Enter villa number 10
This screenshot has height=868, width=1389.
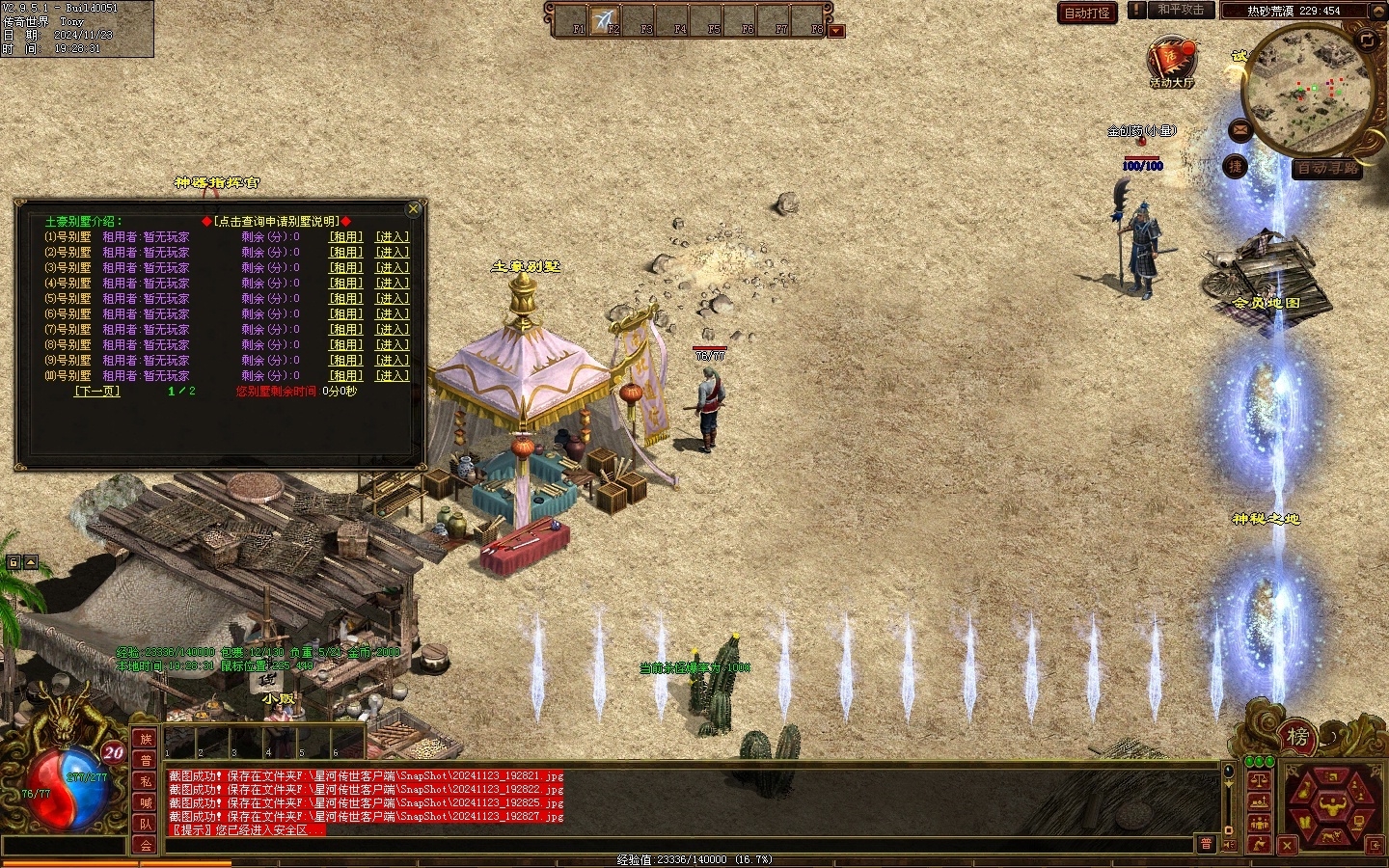point(392,375)
